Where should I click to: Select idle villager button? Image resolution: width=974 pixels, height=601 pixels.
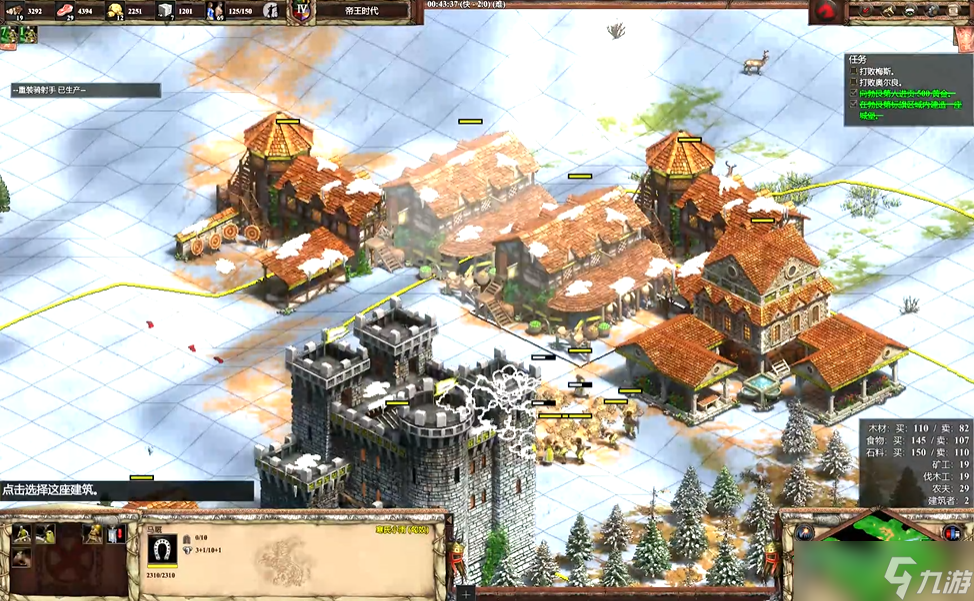270,11
